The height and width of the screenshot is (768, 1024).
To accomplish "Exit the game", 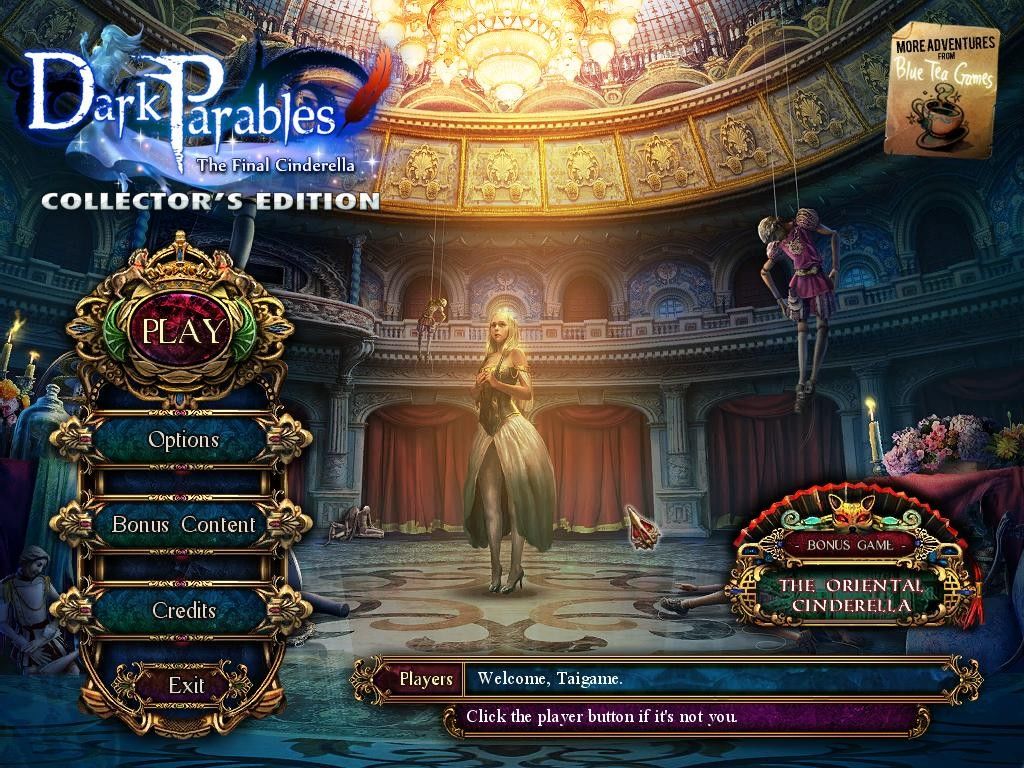I will pos(186,686).
